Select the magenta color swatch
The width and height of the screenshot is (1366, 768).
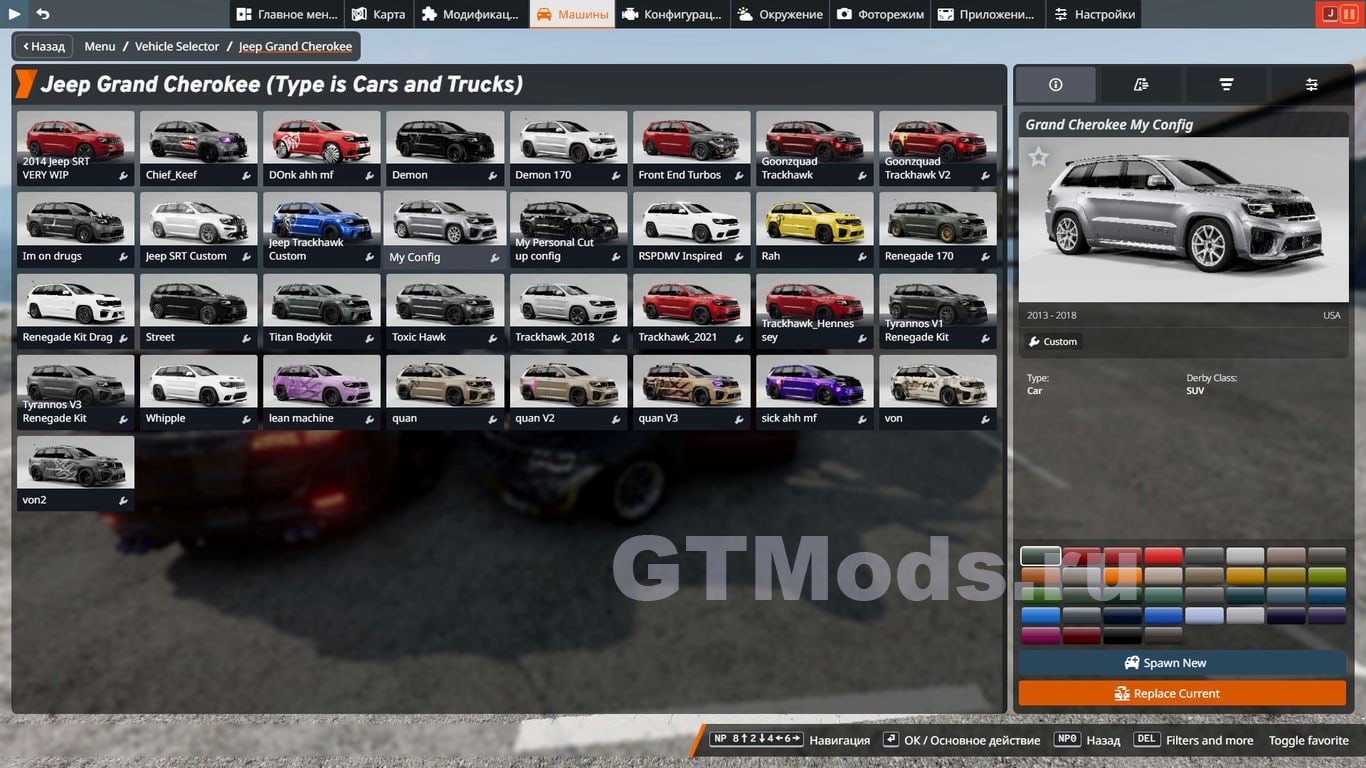1040,635
